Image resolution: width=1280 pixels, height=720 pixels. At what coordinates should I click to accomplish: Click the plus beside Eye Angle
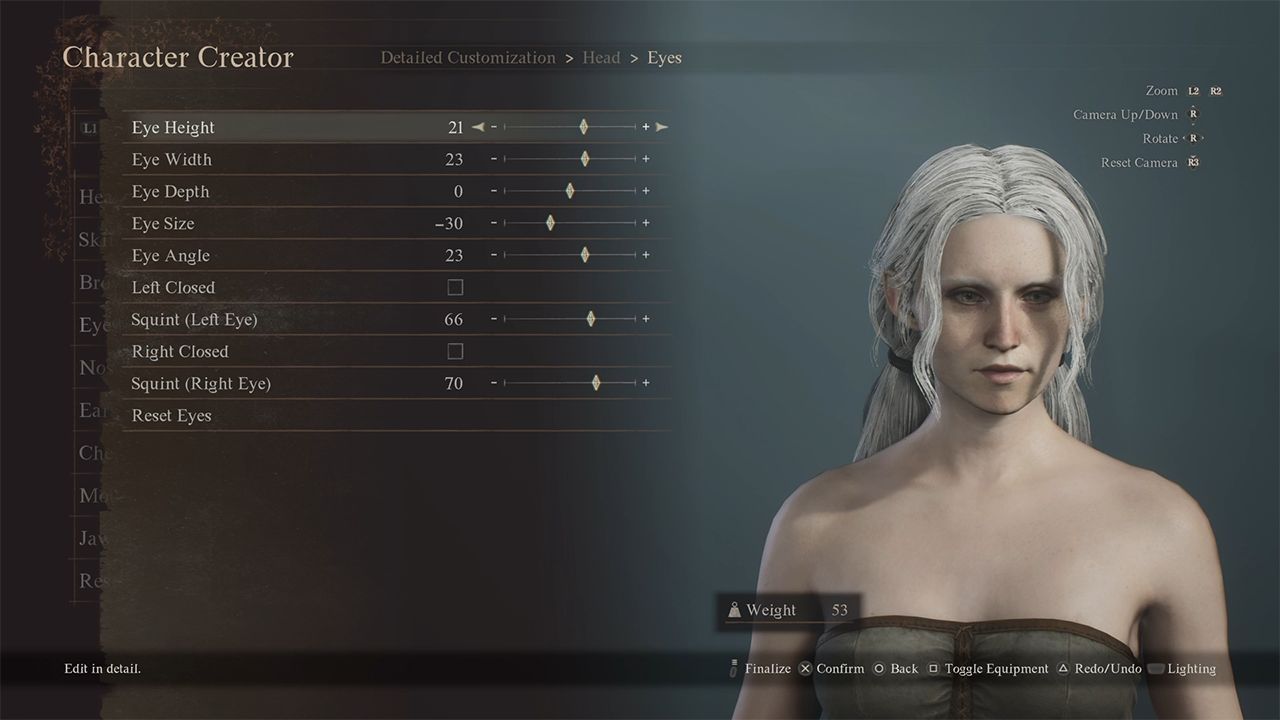(646, 255)
